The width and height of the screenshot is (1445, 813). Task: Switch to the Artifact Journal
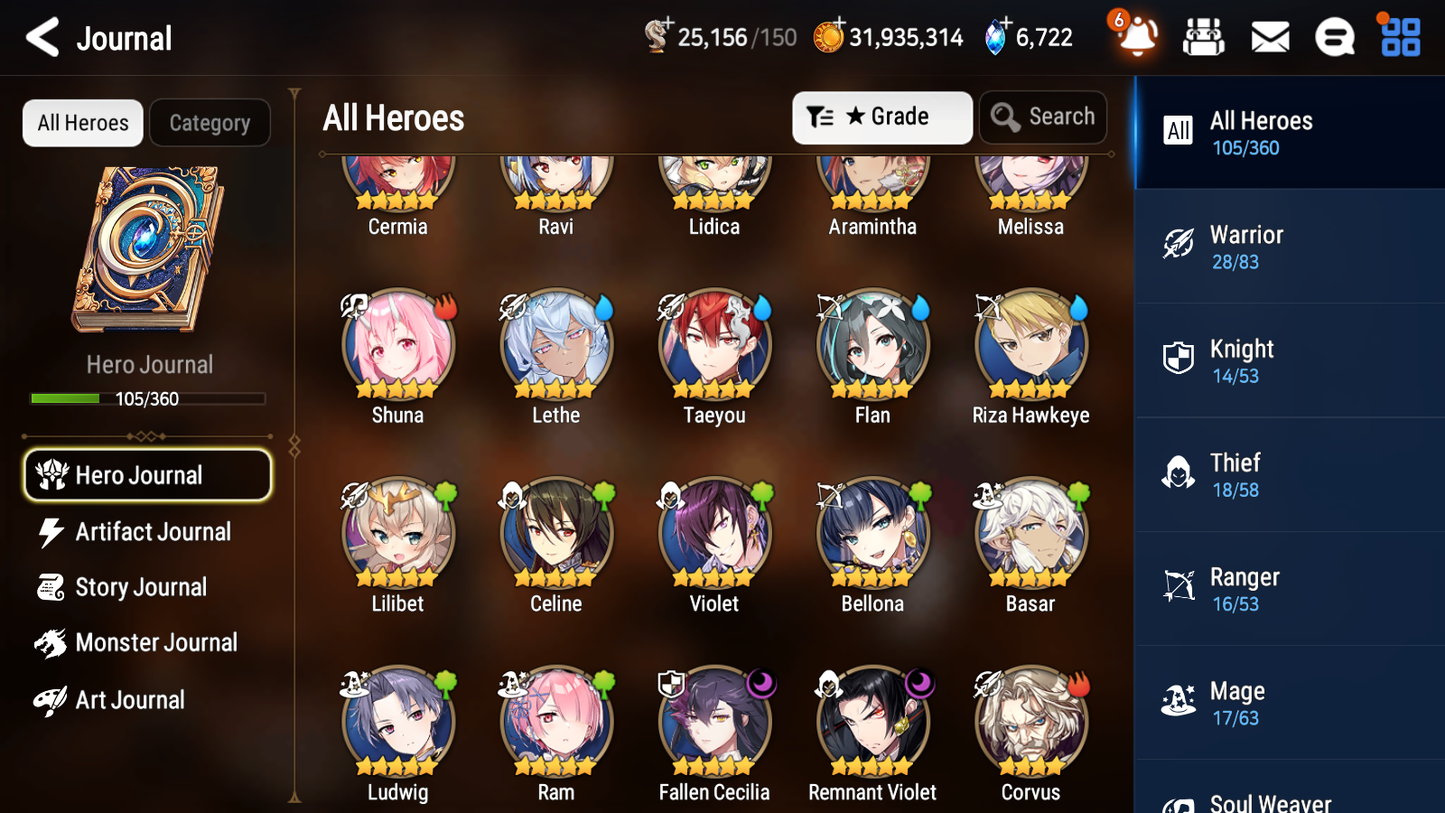[x=152, y=532]
